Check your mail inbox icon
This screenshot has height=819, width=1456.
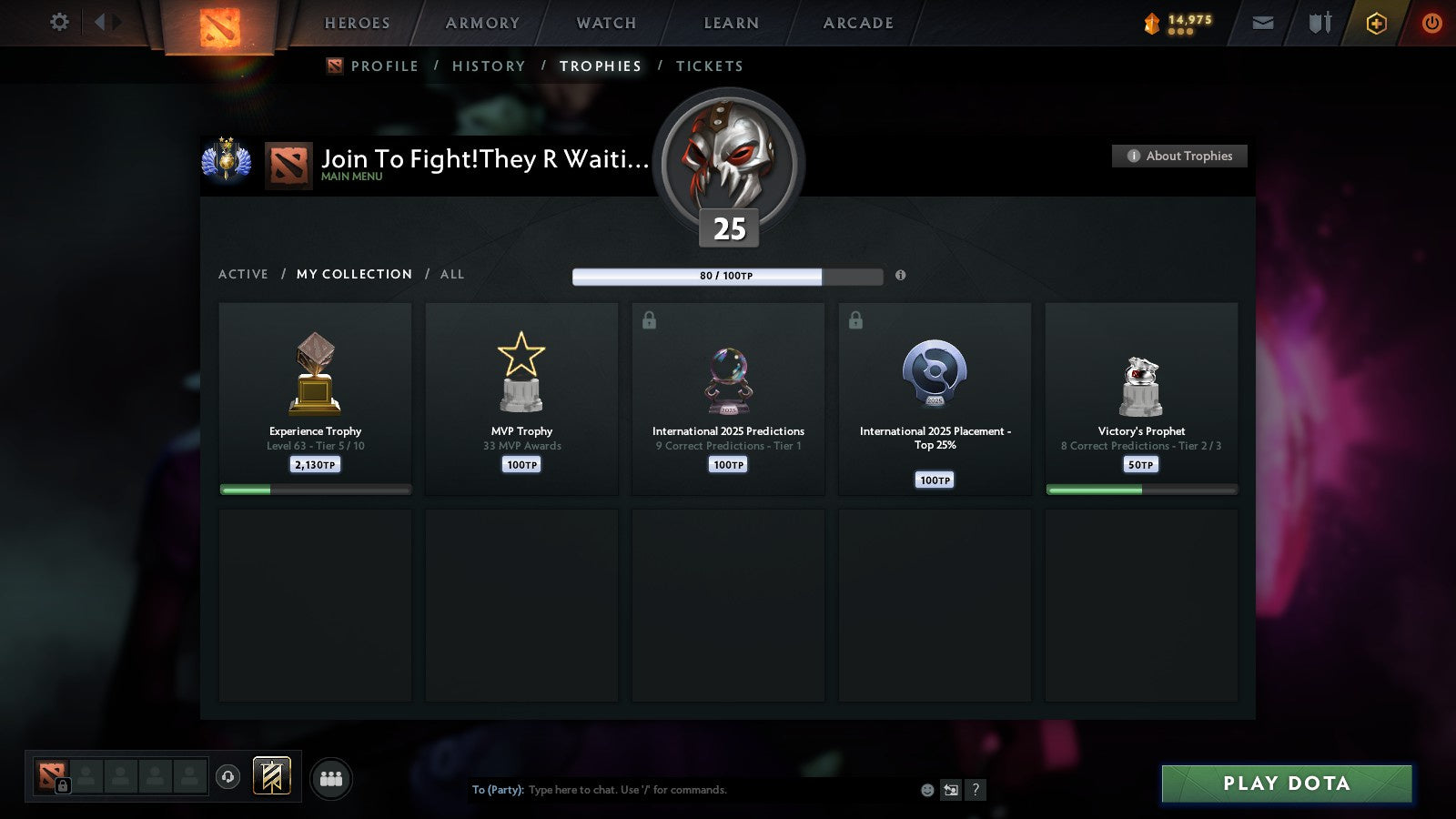[x=1263, y=24]
